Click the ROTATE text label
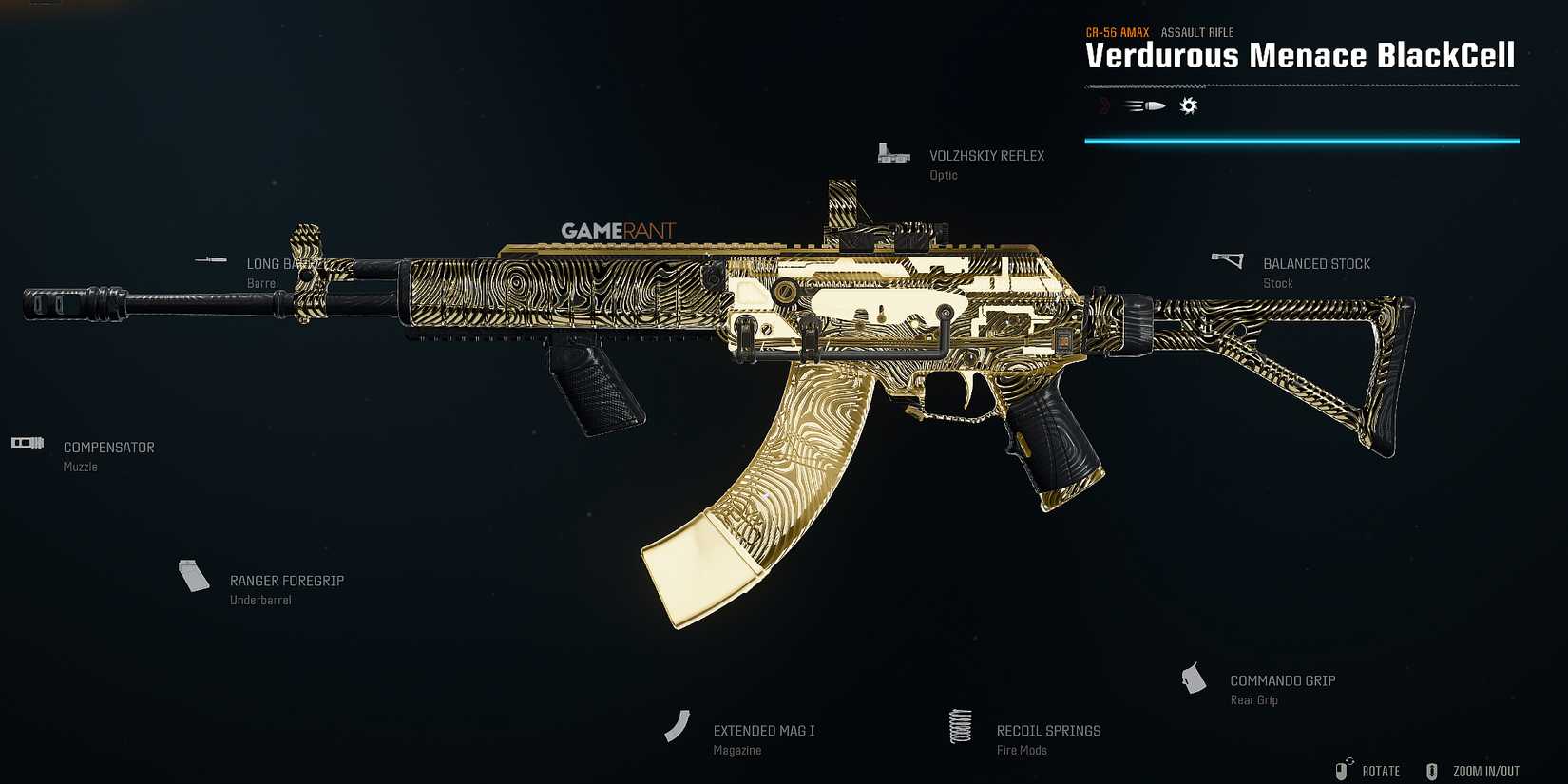This screenshot has width=1568, height=784. point(1380,771)
